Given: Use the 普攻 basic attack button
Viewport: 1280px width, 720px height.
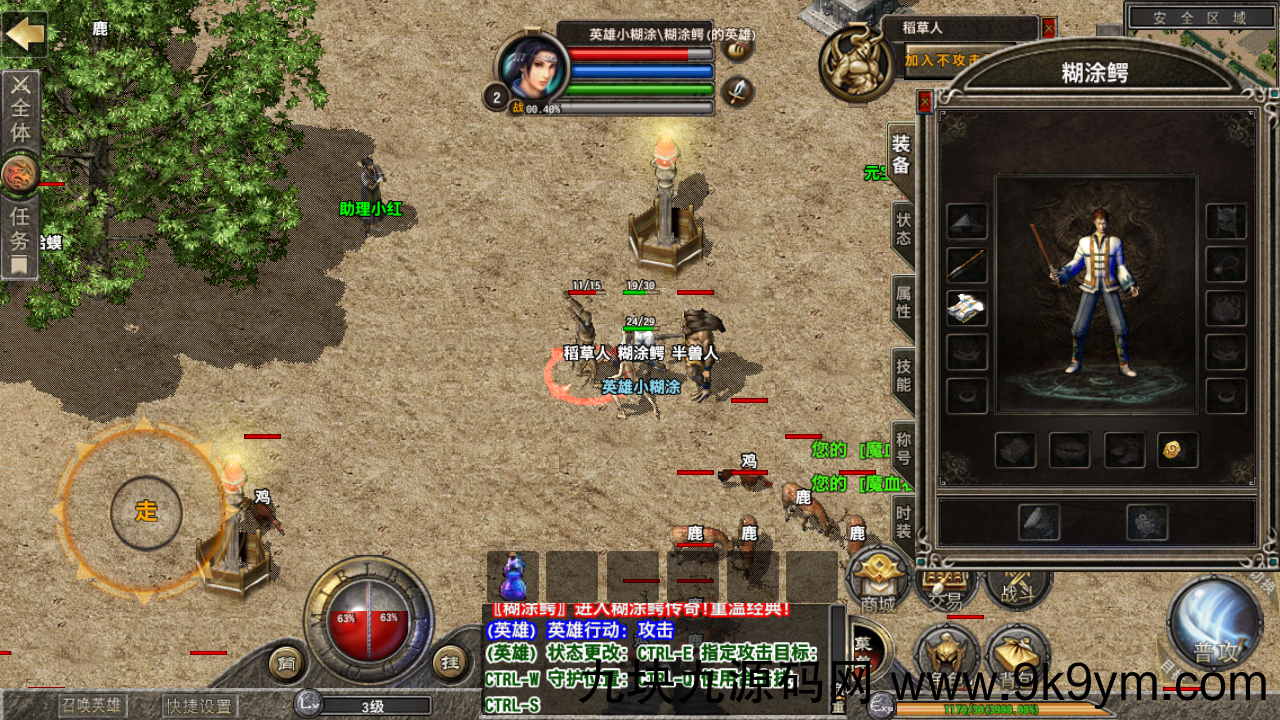Looking at the screenshot, I should [x=1214, y=626].
